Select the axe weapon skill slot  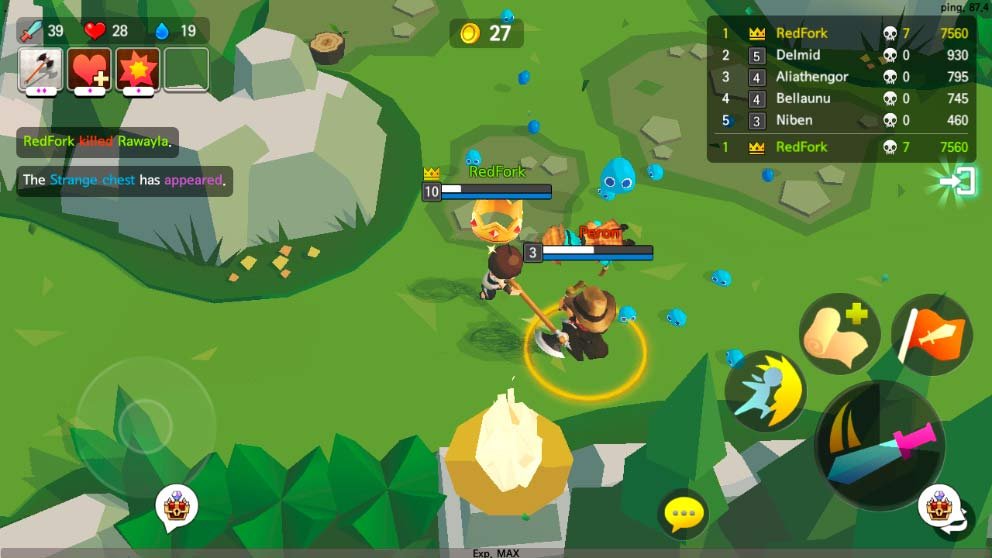click(x=41, y=69)
